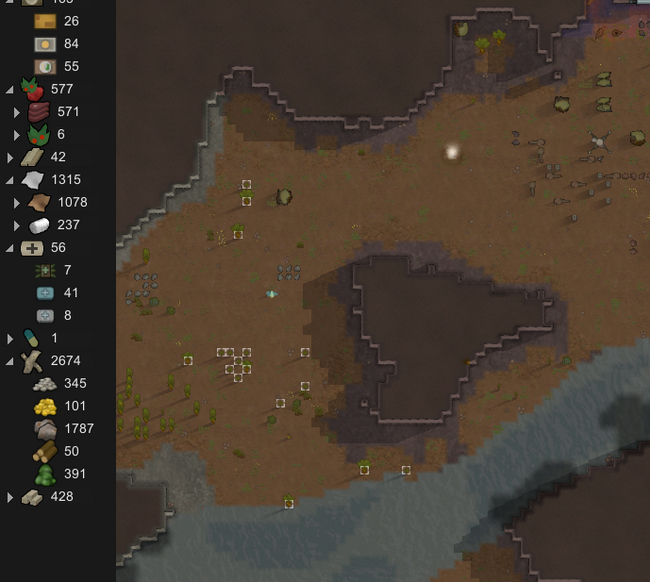Expand the drugs pill category showing 1
650x582 pixels.
10,338
